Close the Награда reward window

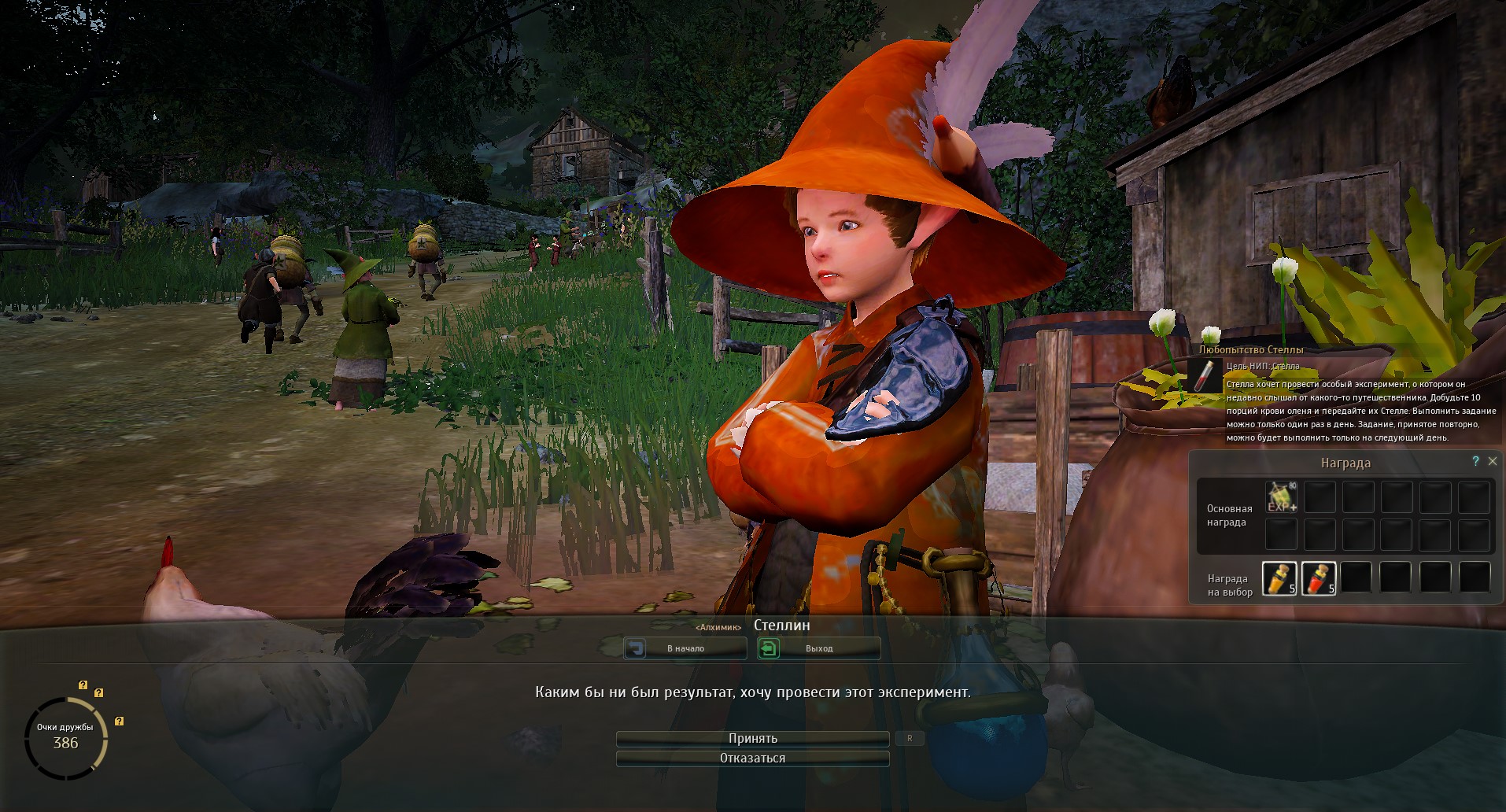pyautogui.click(x=1493, y=461)
